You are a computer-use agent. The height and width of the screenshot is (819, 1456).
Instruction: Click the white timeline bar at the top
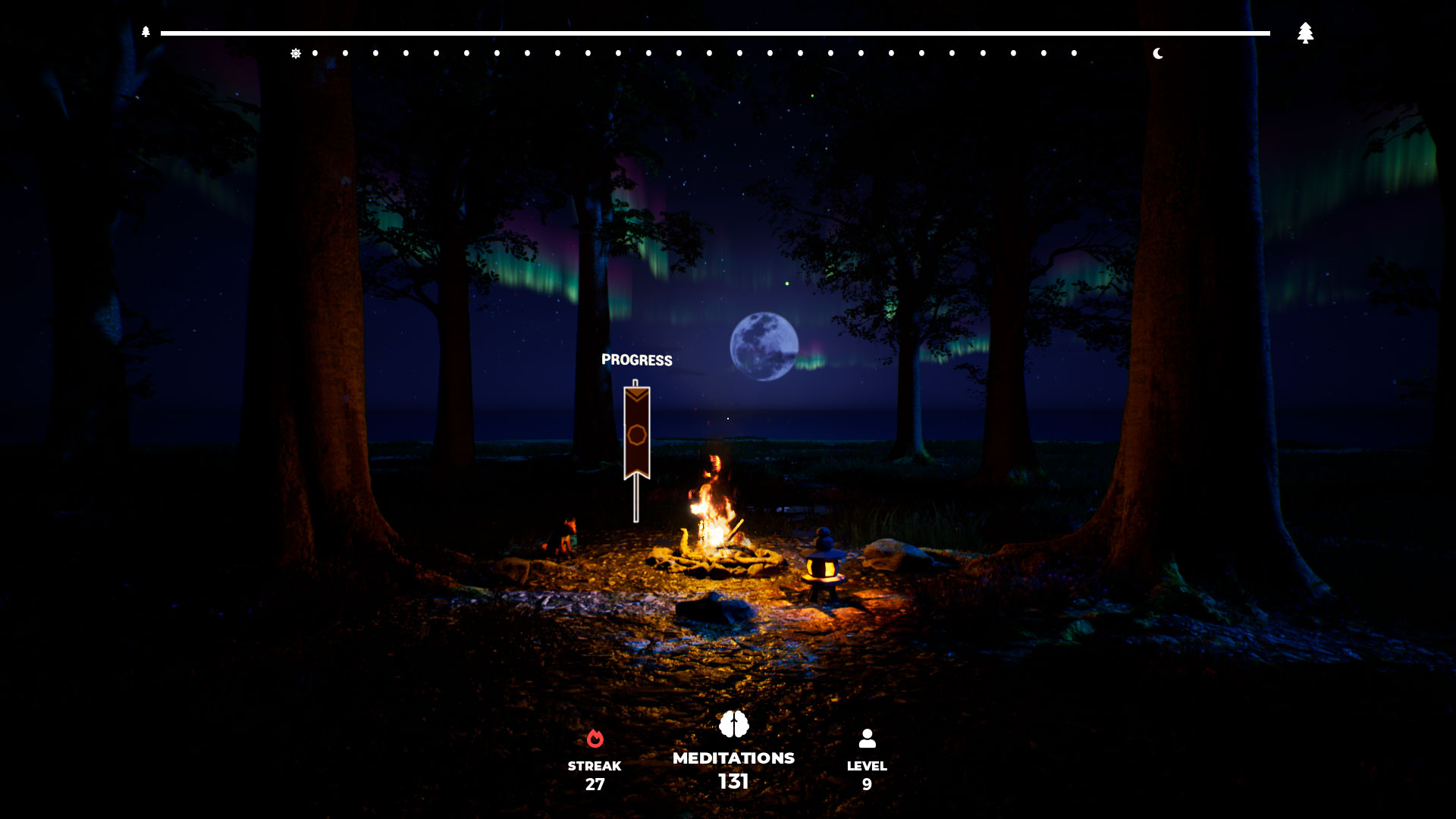tap(713, 33)
